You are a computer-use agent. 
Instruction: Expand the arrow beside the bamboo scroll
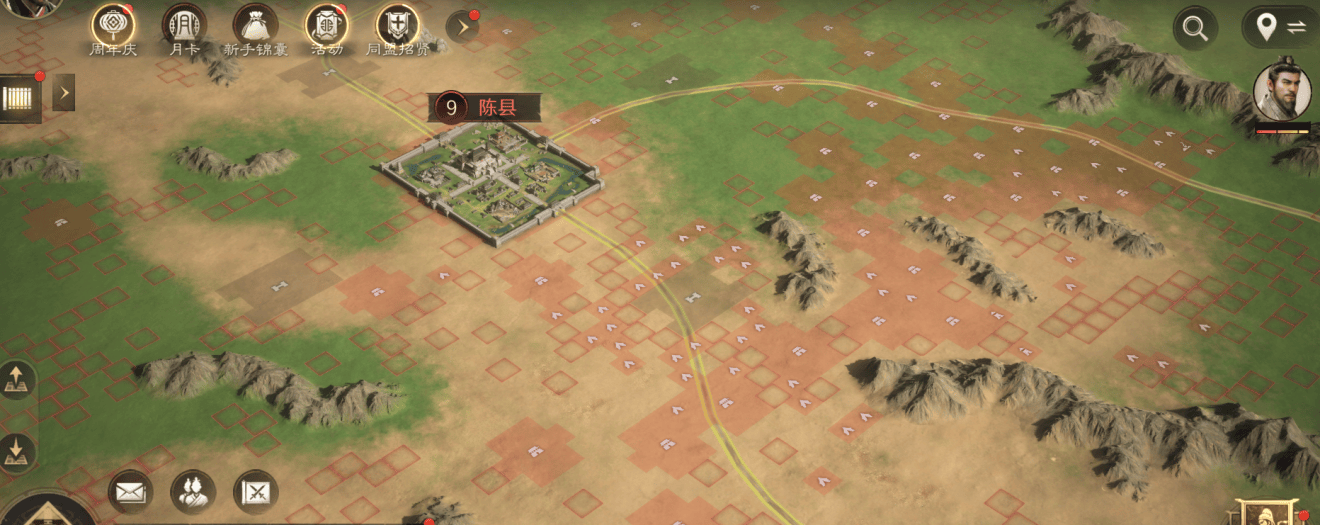(x=64, y=93)
